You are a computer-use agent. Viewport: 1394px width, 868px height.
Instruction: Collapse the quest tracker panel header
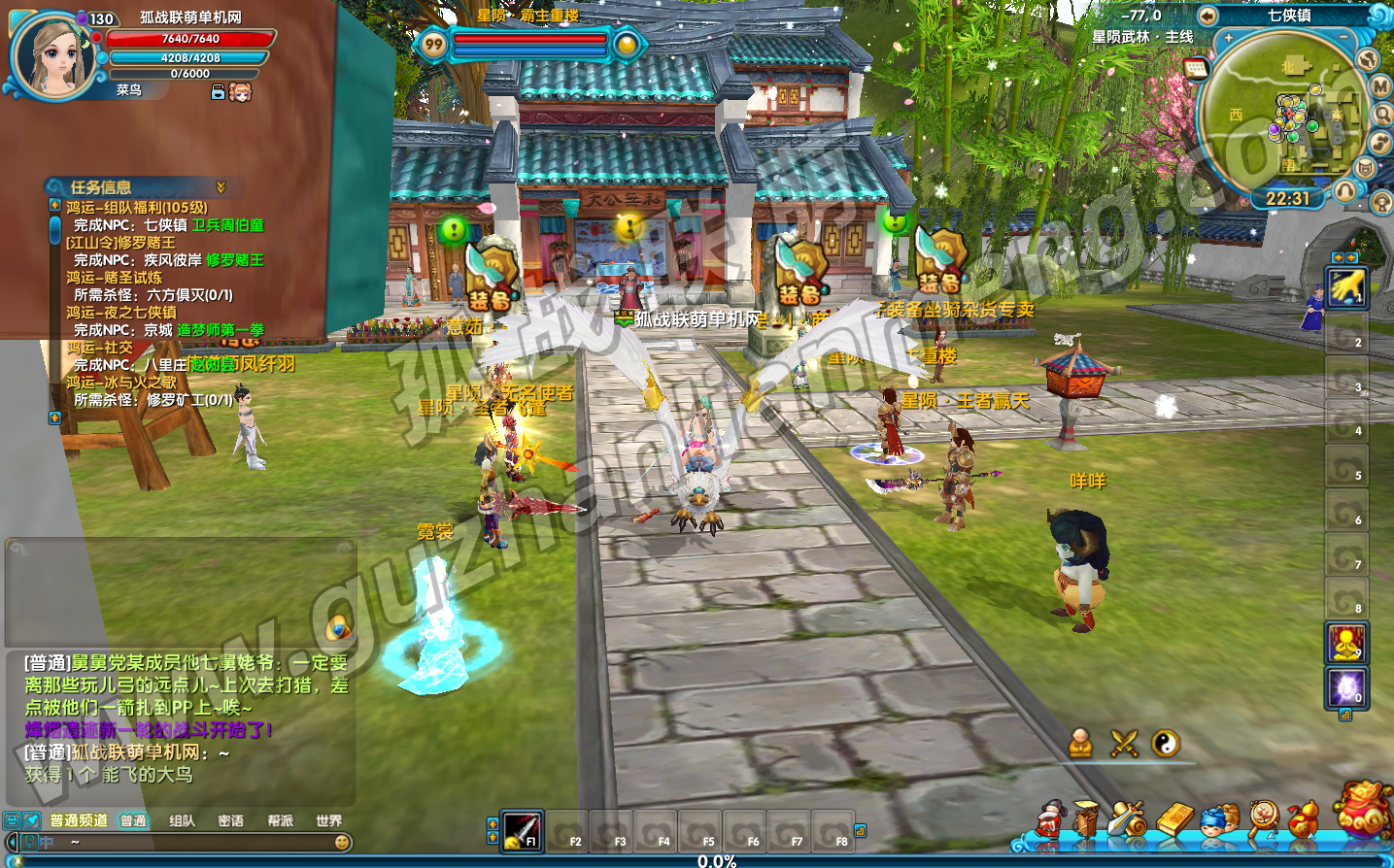click(221, 187)
